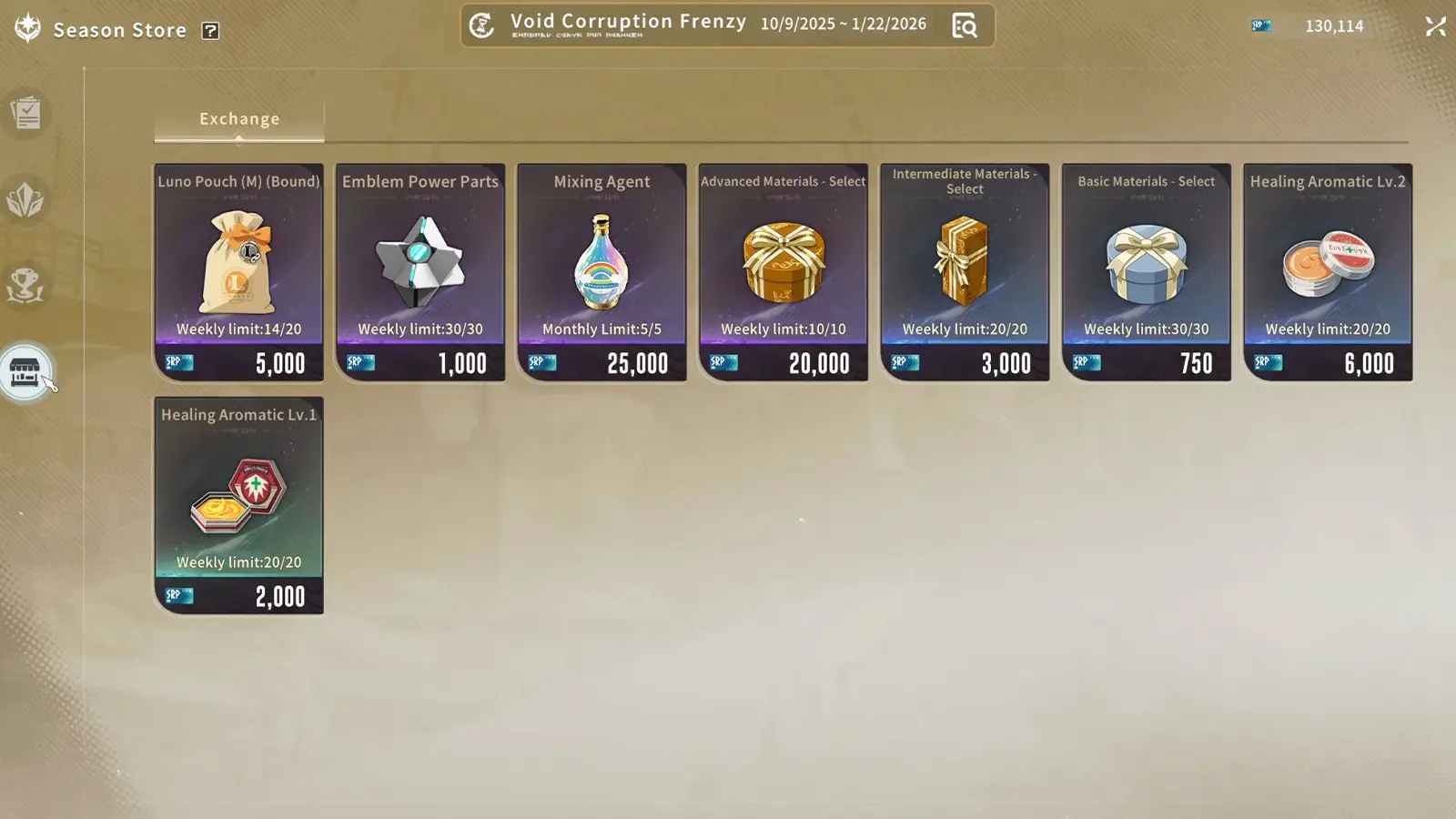Click the Season Store emblem beside the title
1456x819 pixels.
click(26, 27)
